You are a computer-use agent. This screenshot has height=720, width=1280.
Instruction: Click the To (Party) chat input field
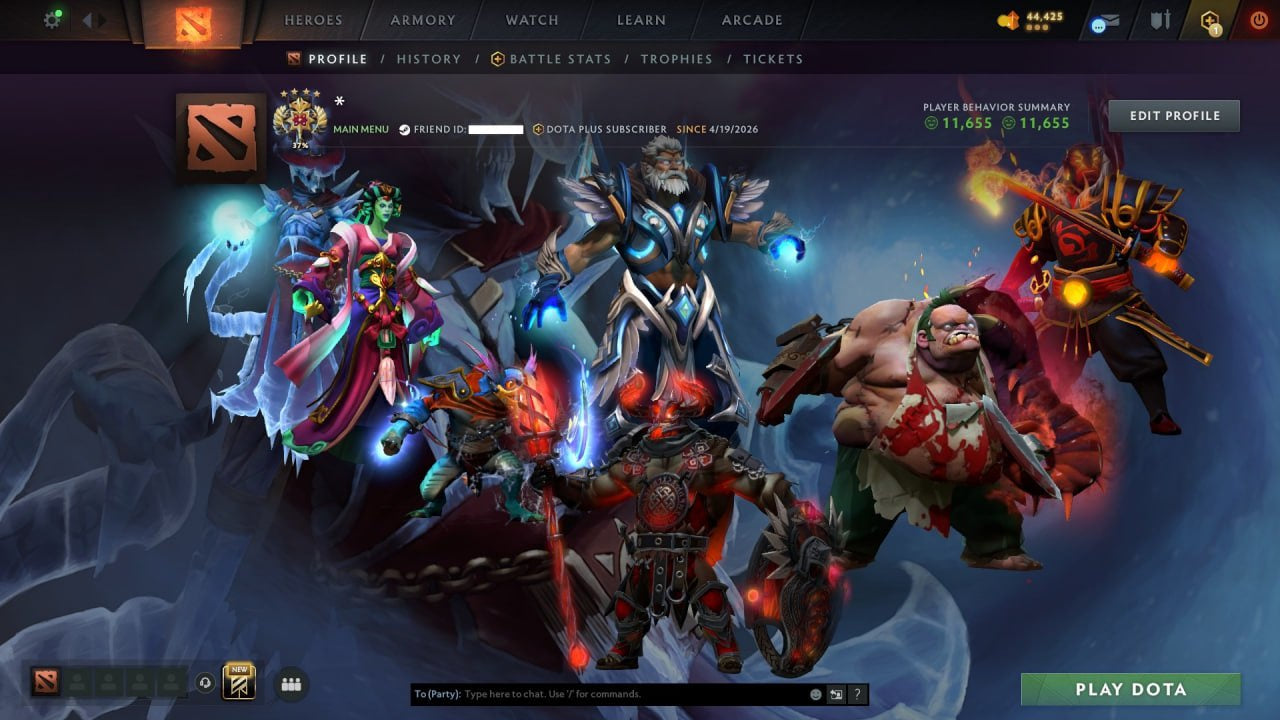coord(600,693)
